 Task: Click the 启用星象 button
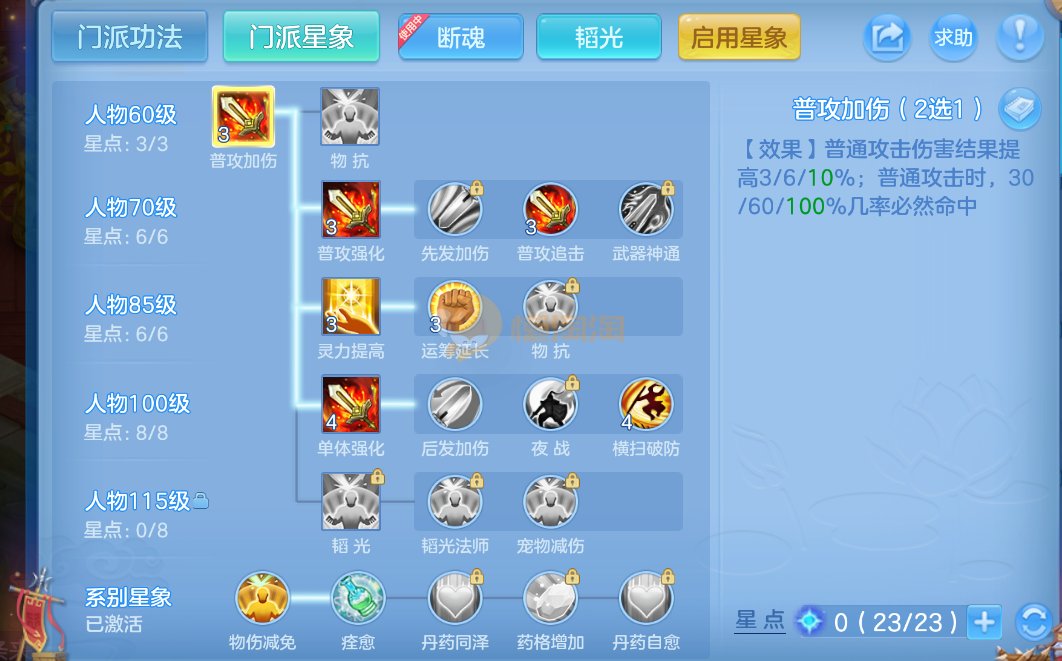[x=739, y=38]
